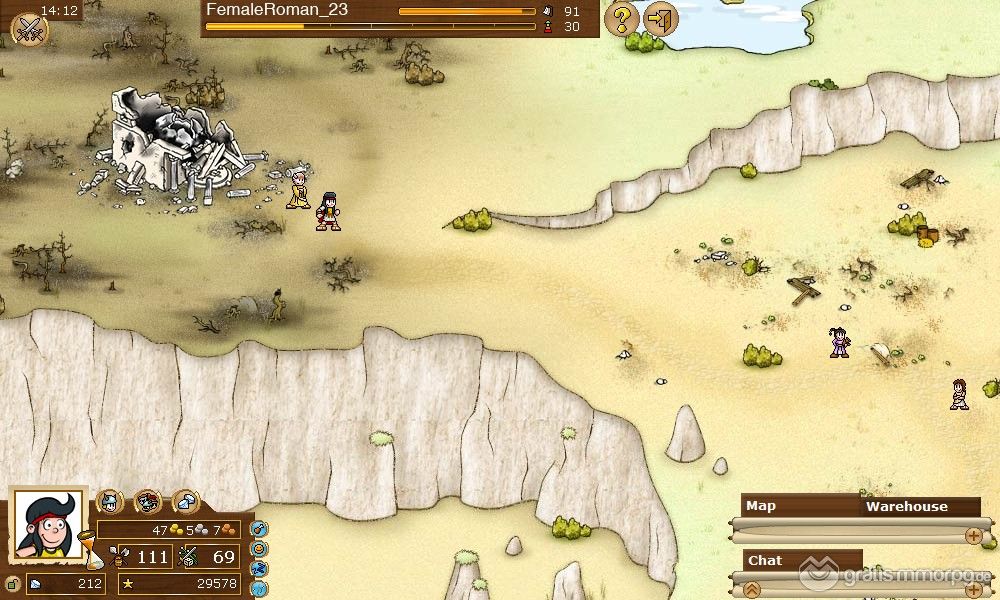Expand the Map scroll with plus button
This screenshot has width=1000, height=600.
pyautogui.click(x=973, y=536)
